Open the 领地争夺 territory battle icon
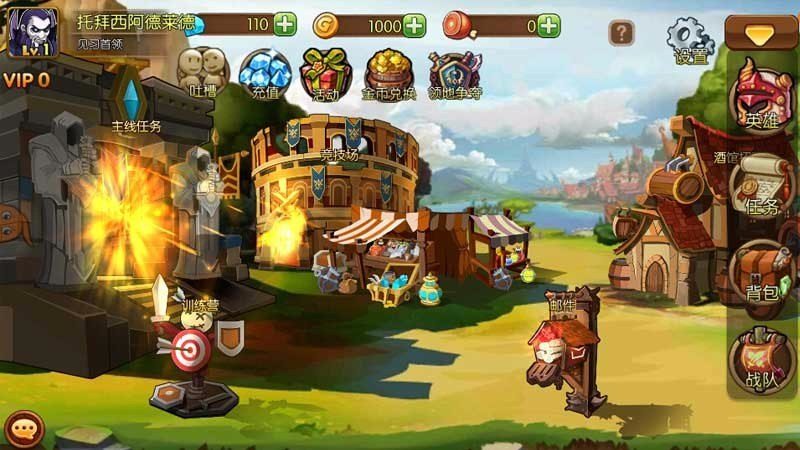Image resolution: width=800 pixels, height=450 pixels. point(455,72)
